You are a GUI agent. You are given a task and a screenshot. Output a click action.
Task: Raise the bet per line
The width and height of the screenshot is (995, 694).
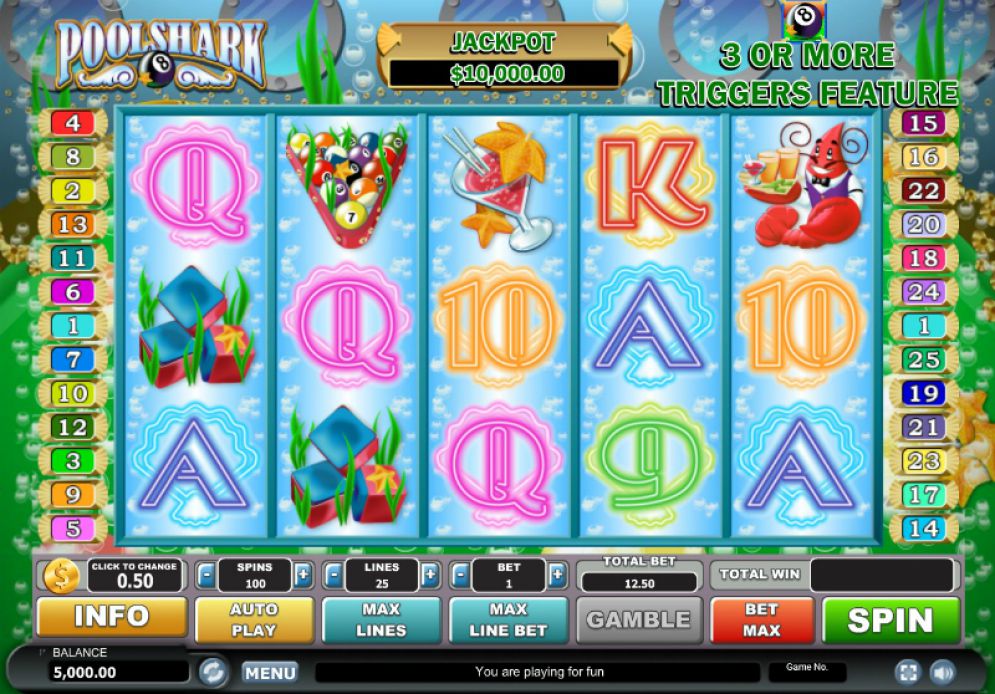click(557, 575)
